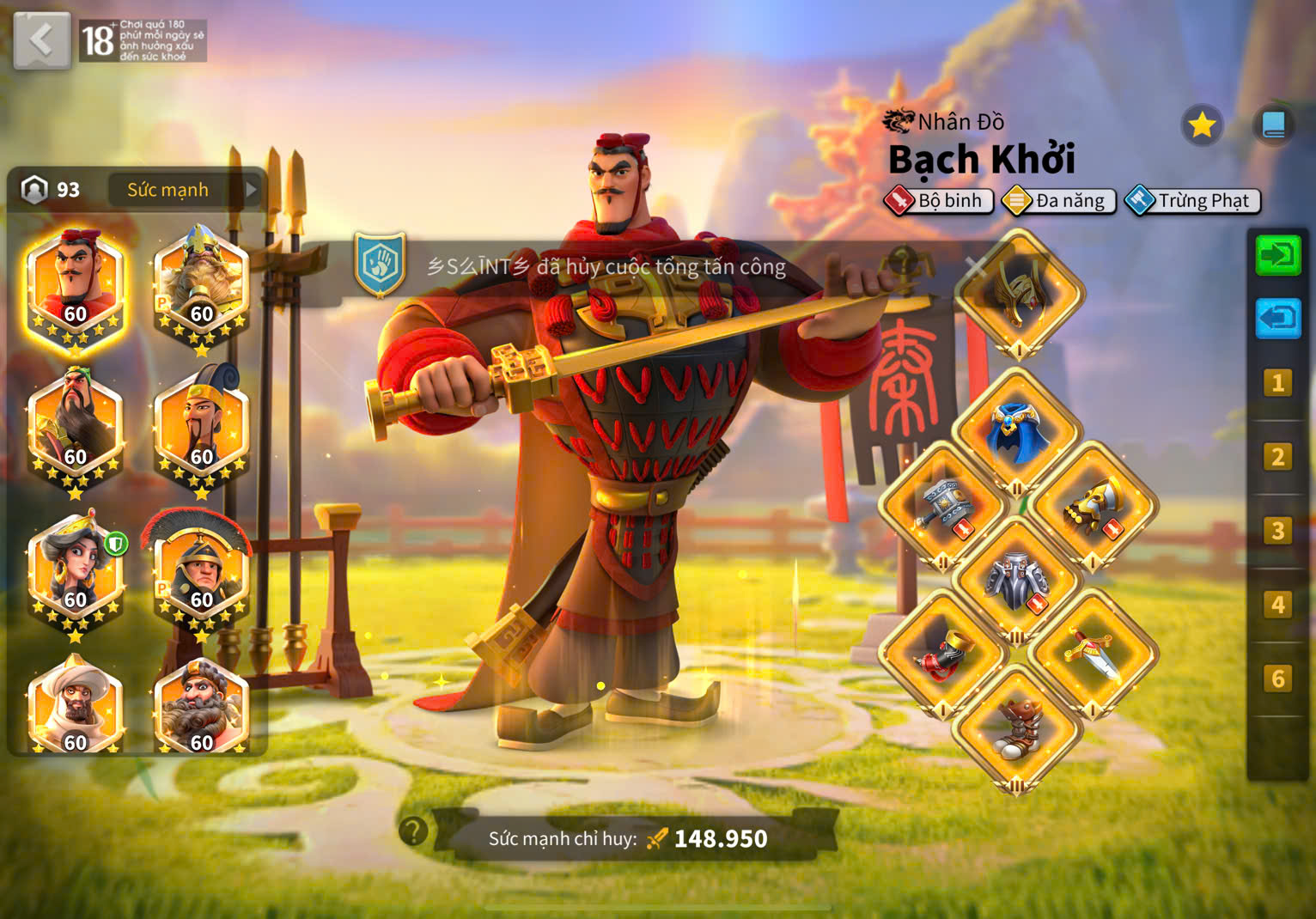
Task: Go back using the arrow button
Action: tap(41, 40)
